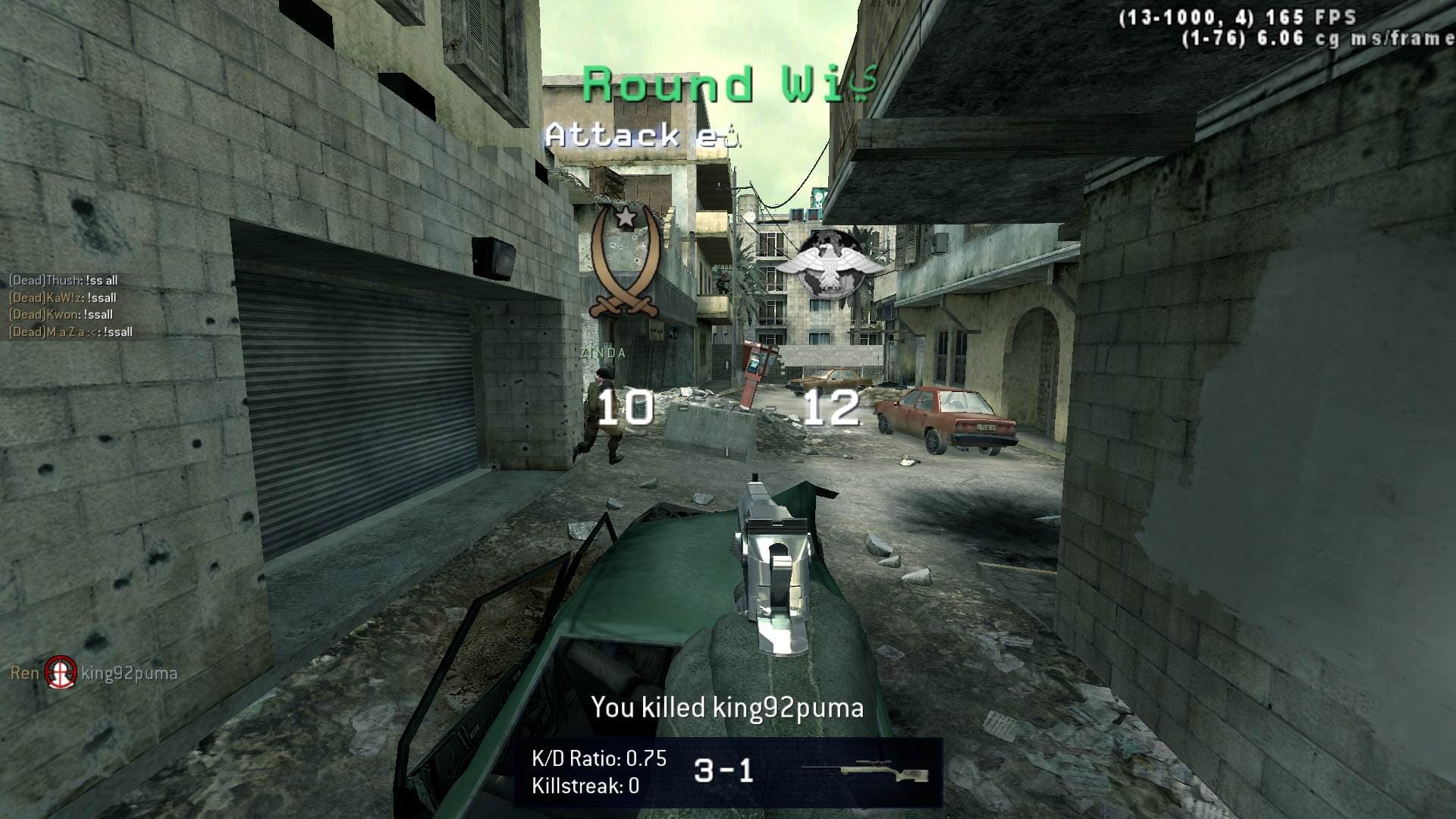Select Kwon's chat message row
This screenshot has width=1456, height=819.
[x=61, y=315]
